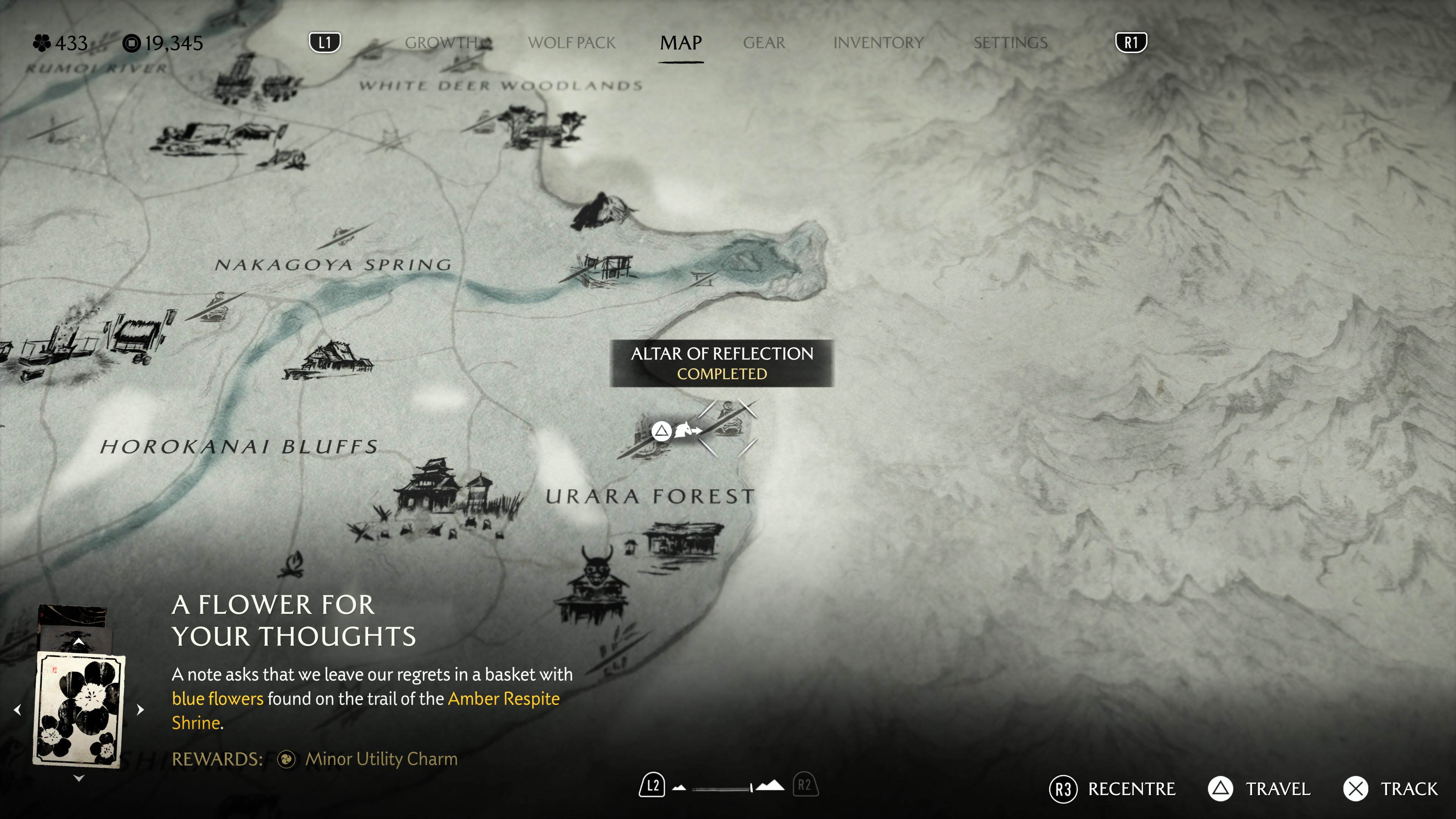Switch to the Settings tab
The width and height of the screenshot is (1456, 819).
pos(1010,43)
